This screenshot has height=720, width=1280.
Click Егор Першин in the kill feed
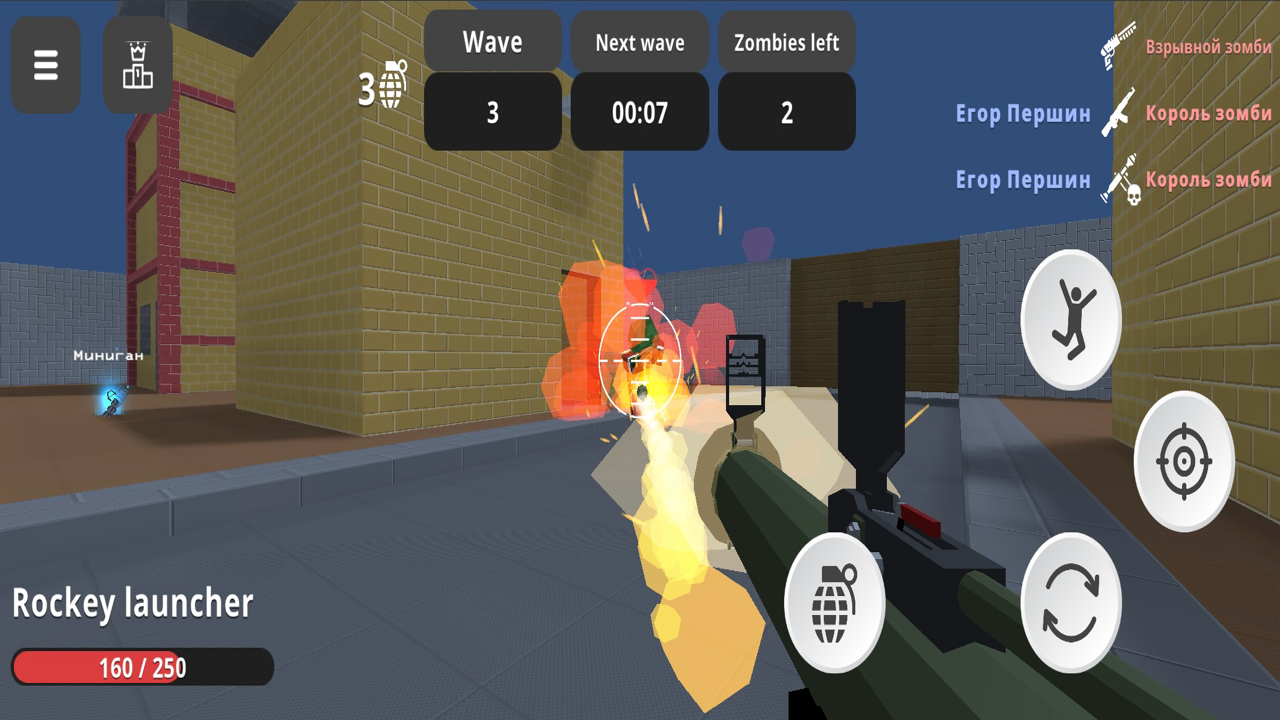pos(1022,113)
